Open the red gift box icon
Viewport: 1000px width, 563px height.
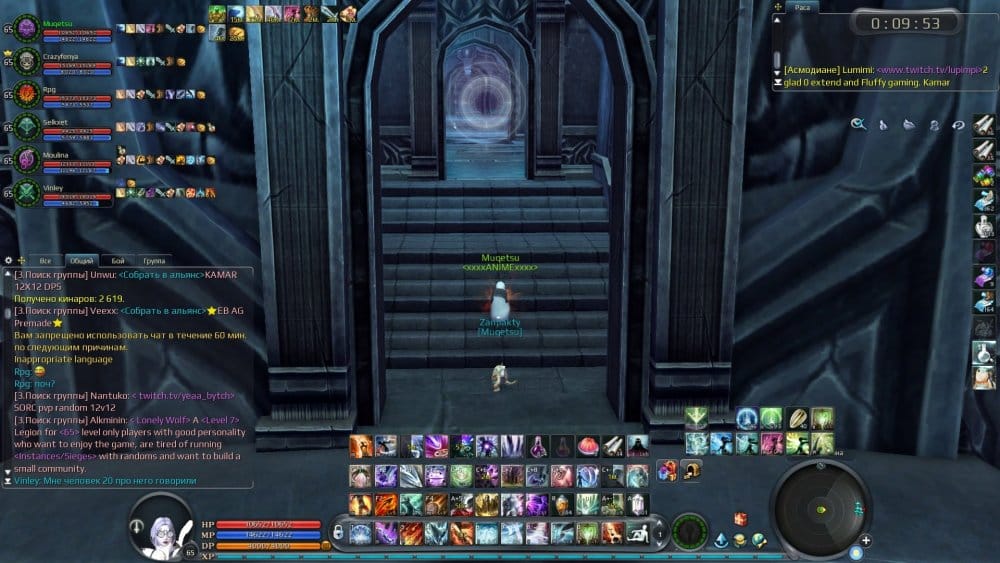(x=740, y=518)
